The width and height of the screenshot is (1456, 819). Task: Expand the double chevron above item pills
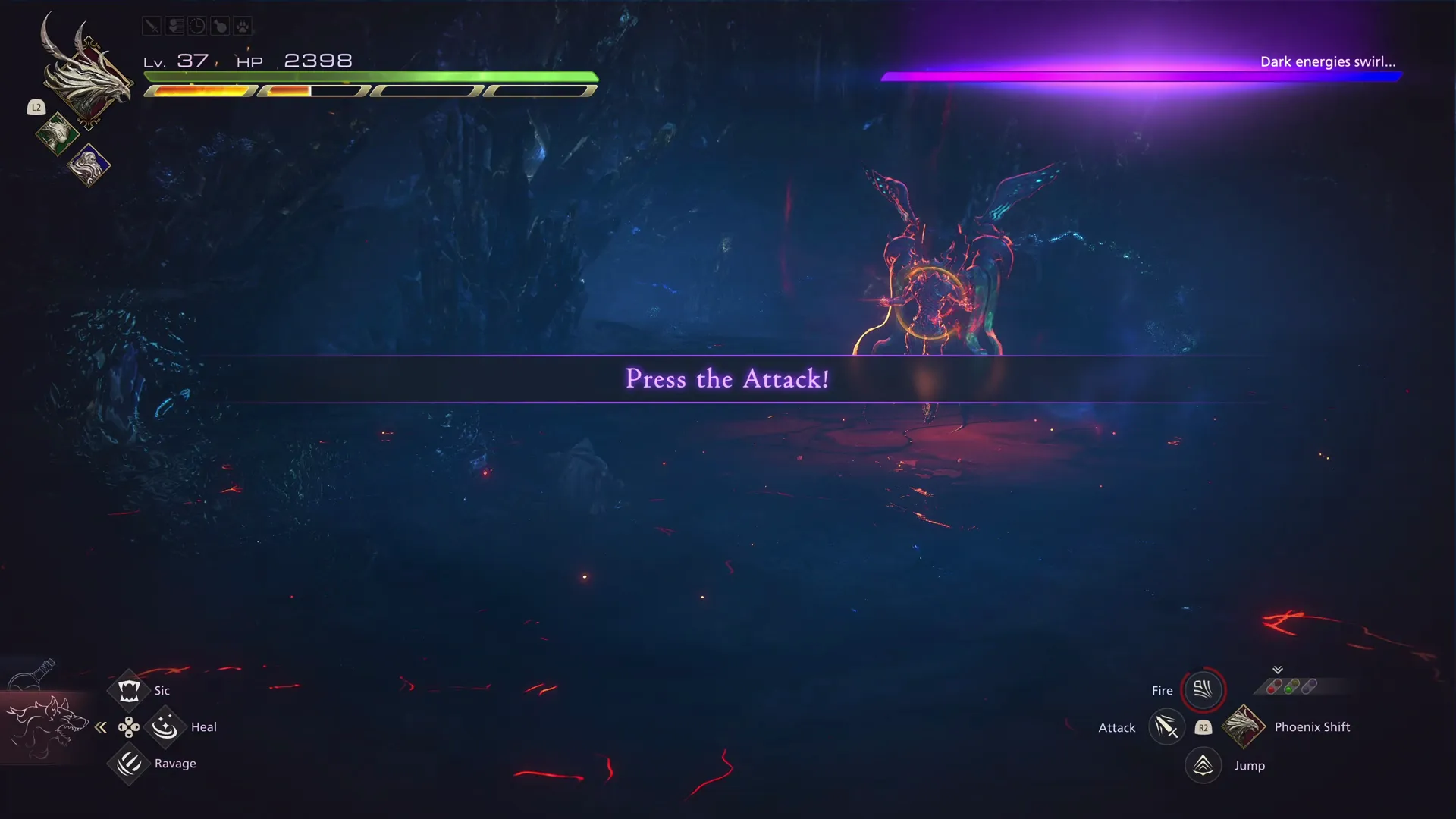(x=1278, y=670)
